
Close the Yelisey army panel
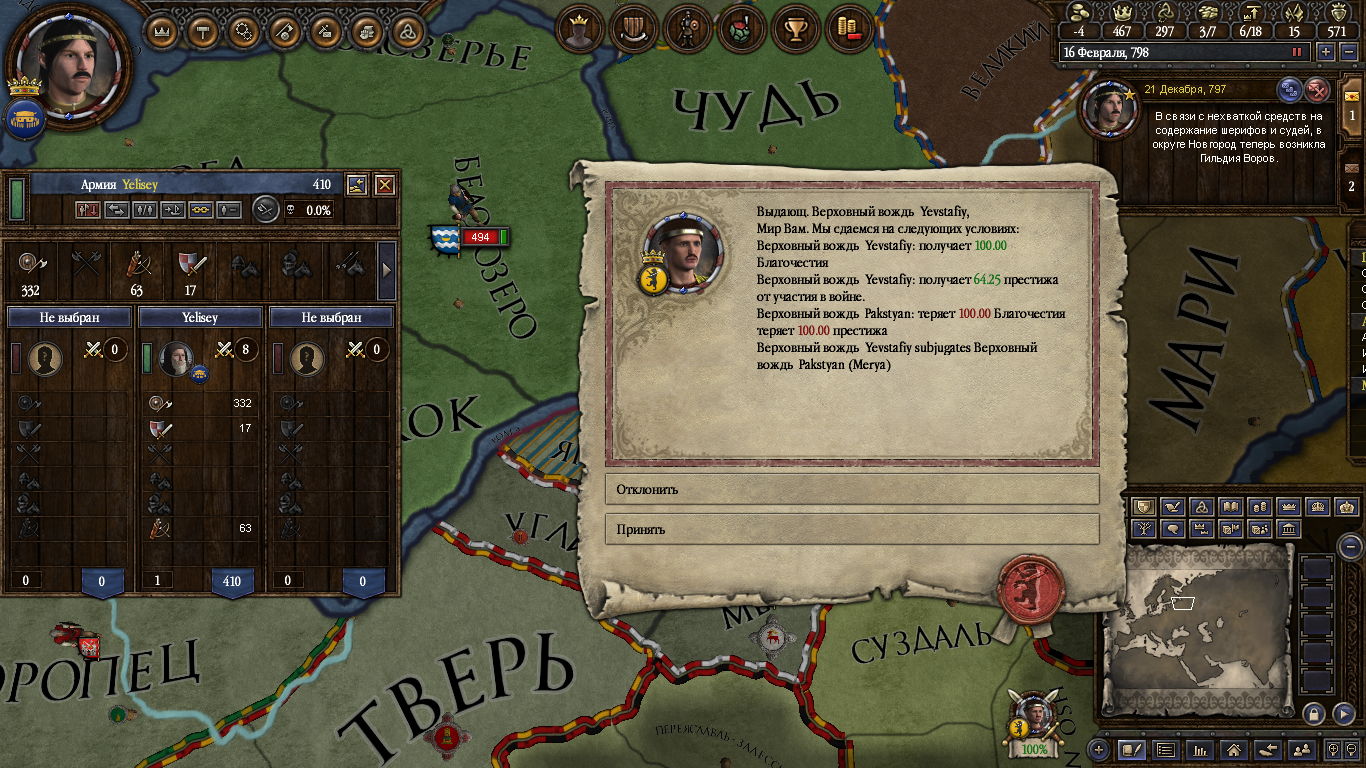(x=384, y=185)
